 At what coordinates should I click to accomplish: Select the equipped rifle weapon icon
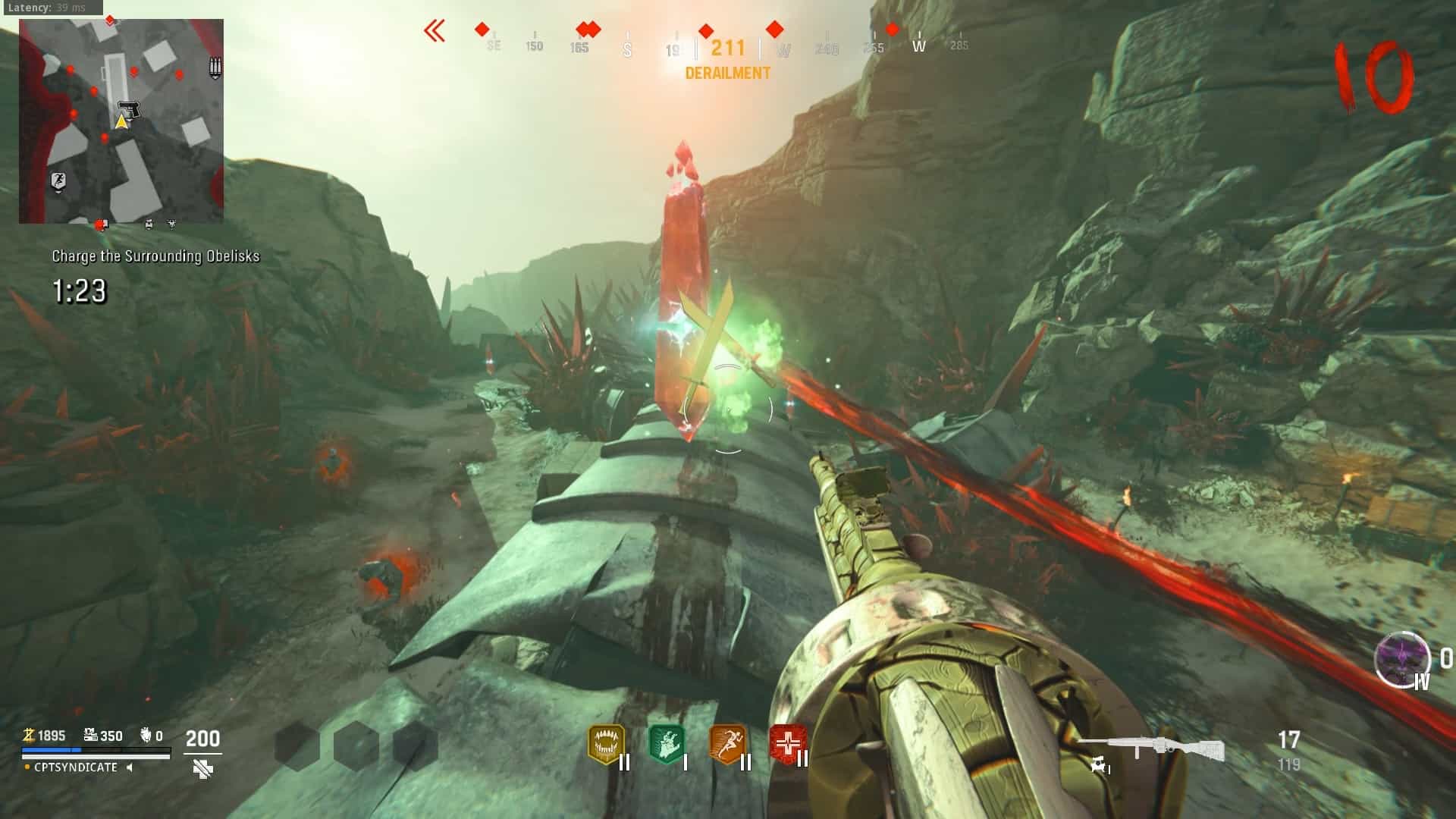pos(1151,748)
